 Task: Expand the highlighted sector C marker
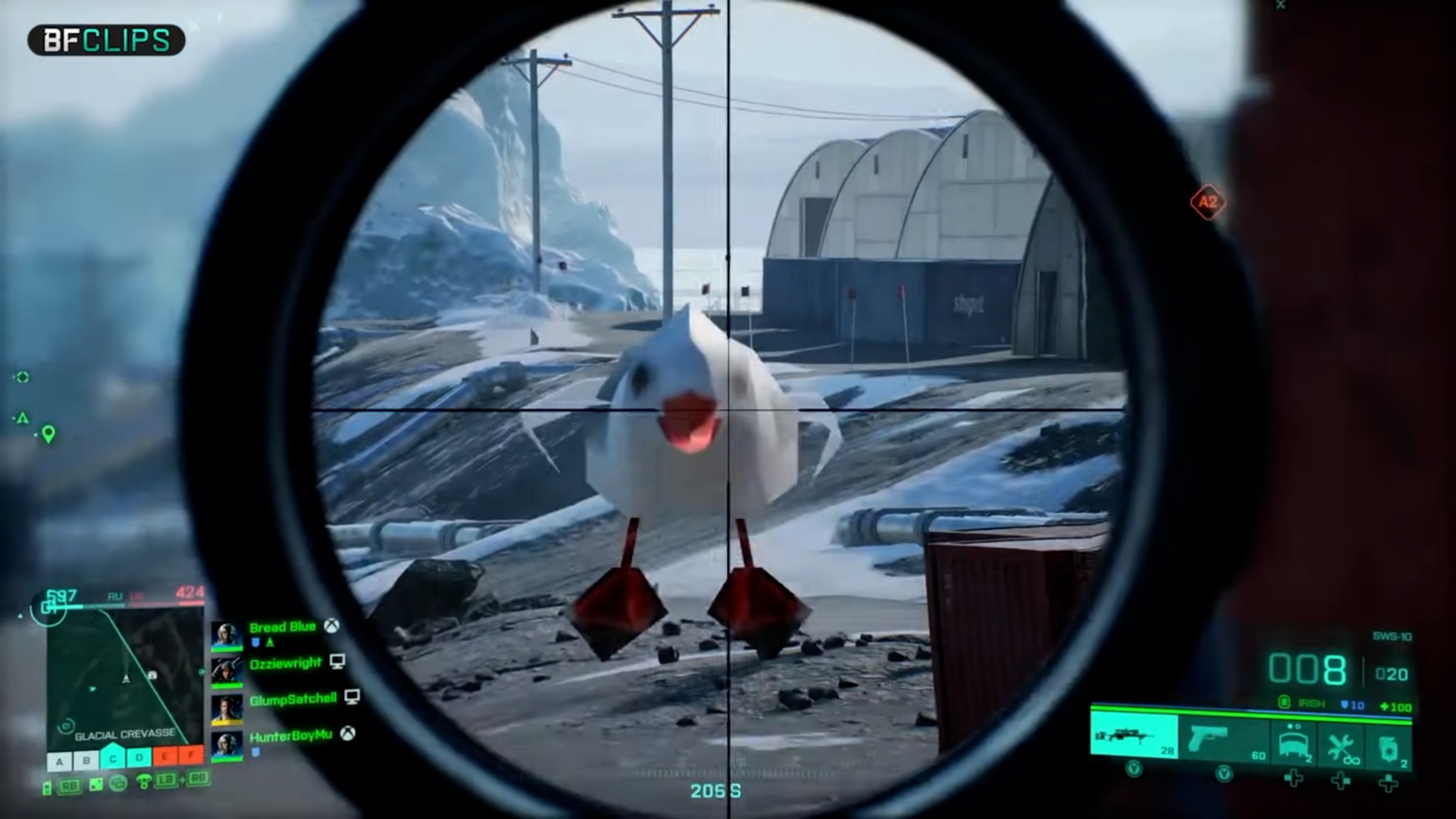pos(113,758)
